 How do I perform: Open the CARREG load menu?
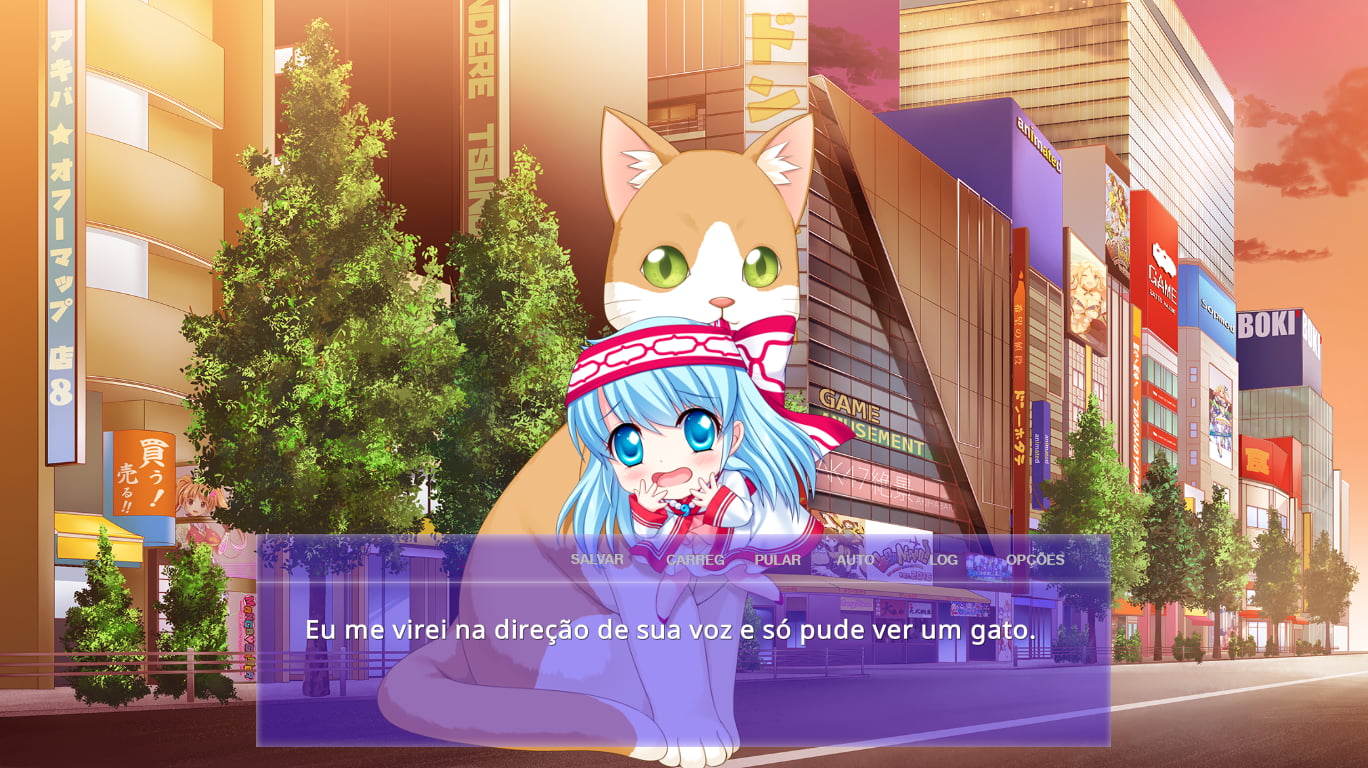point(695,560)
